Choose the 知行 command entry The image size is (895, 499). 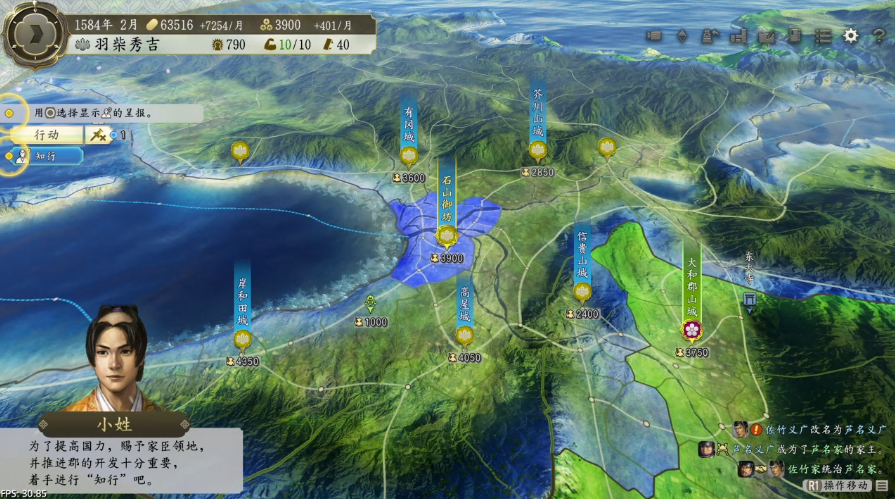pyautogui.click(x=45, y=156)
